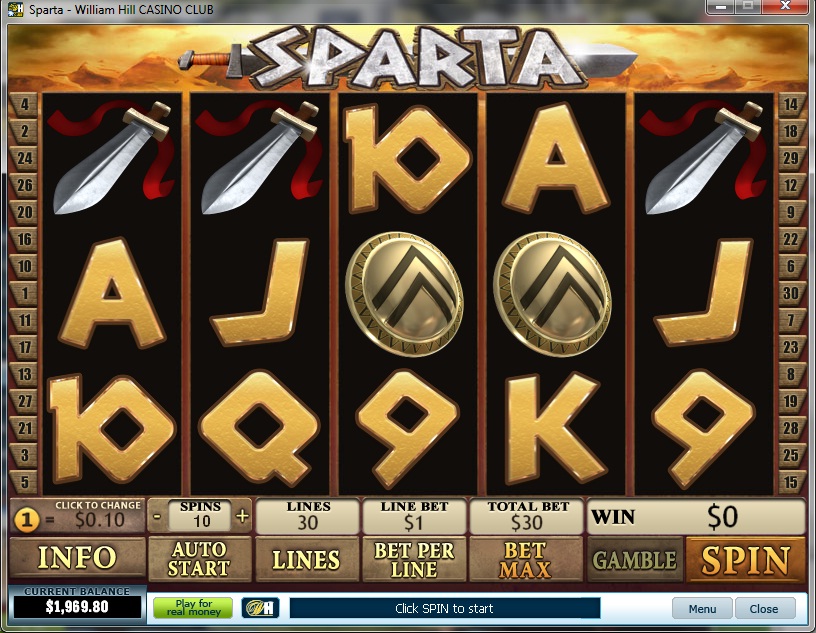The width and height of the screenshot is (816, 633).
Task: Close the game with the Close button
Action: [764, 608]
